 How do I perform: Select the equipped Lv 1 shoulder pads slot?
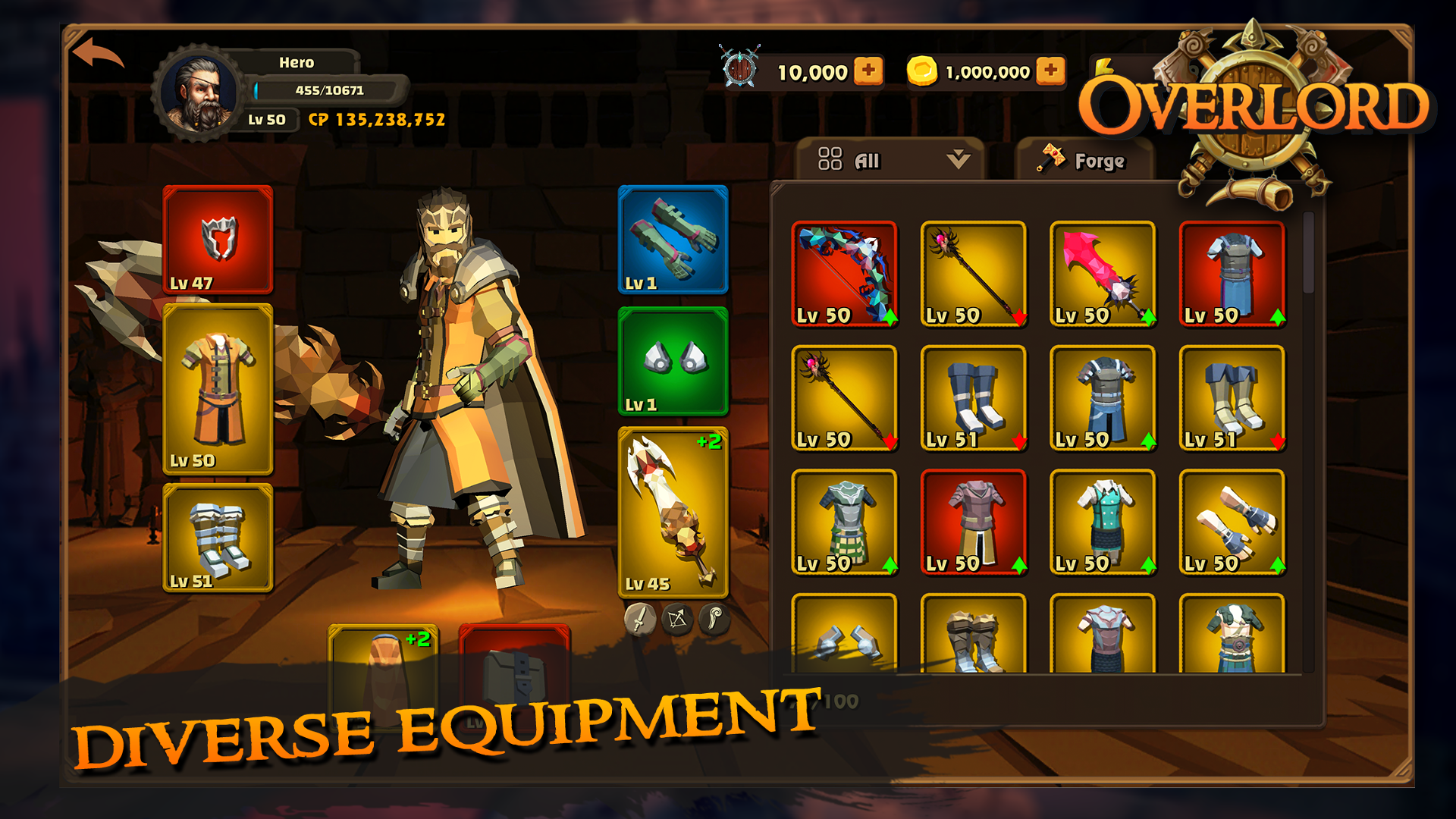pos(673,362)
